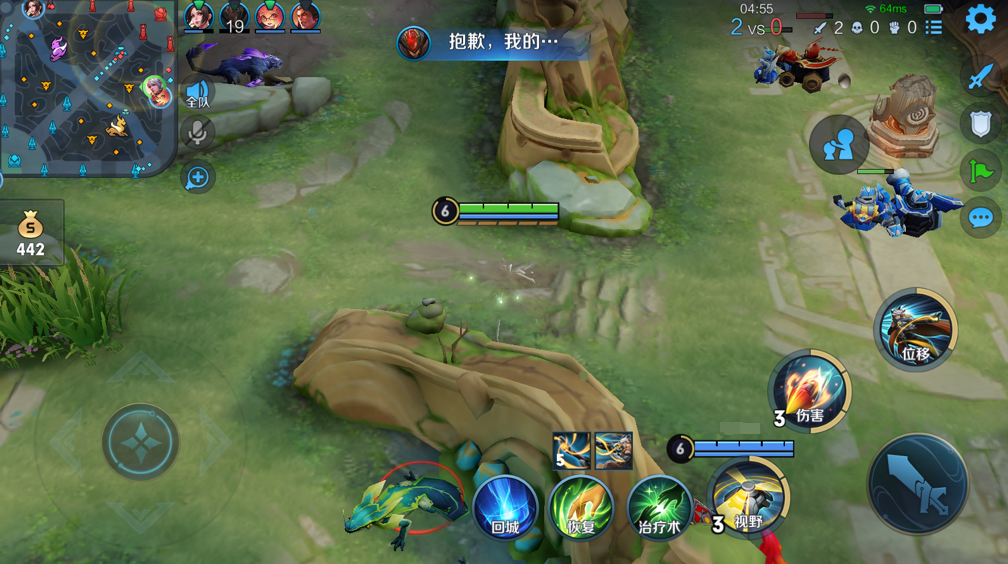
Task: Open the settings gear menu
Action: coord(980,20)
